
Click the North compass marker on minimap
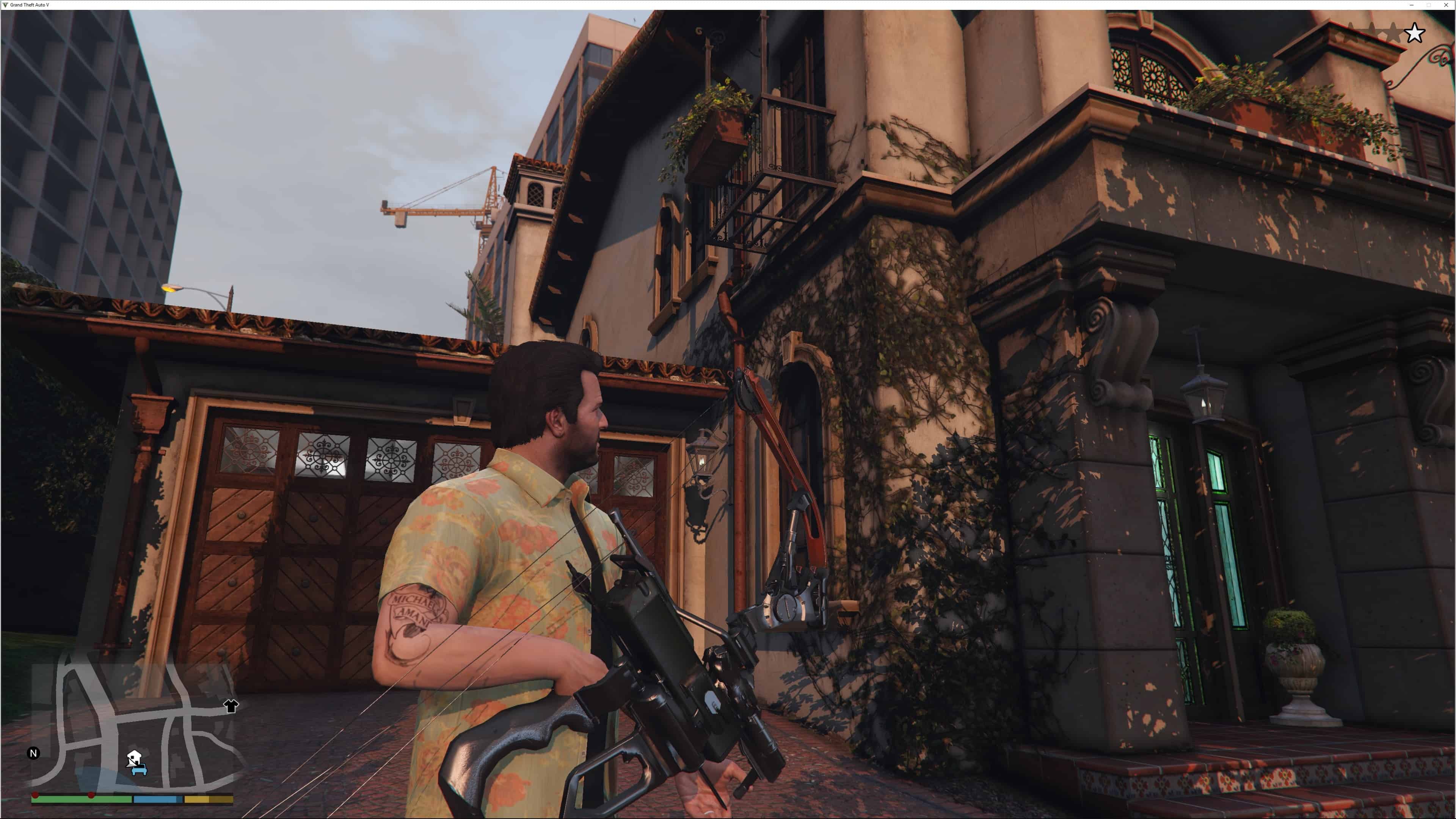[x=33, y=753]
